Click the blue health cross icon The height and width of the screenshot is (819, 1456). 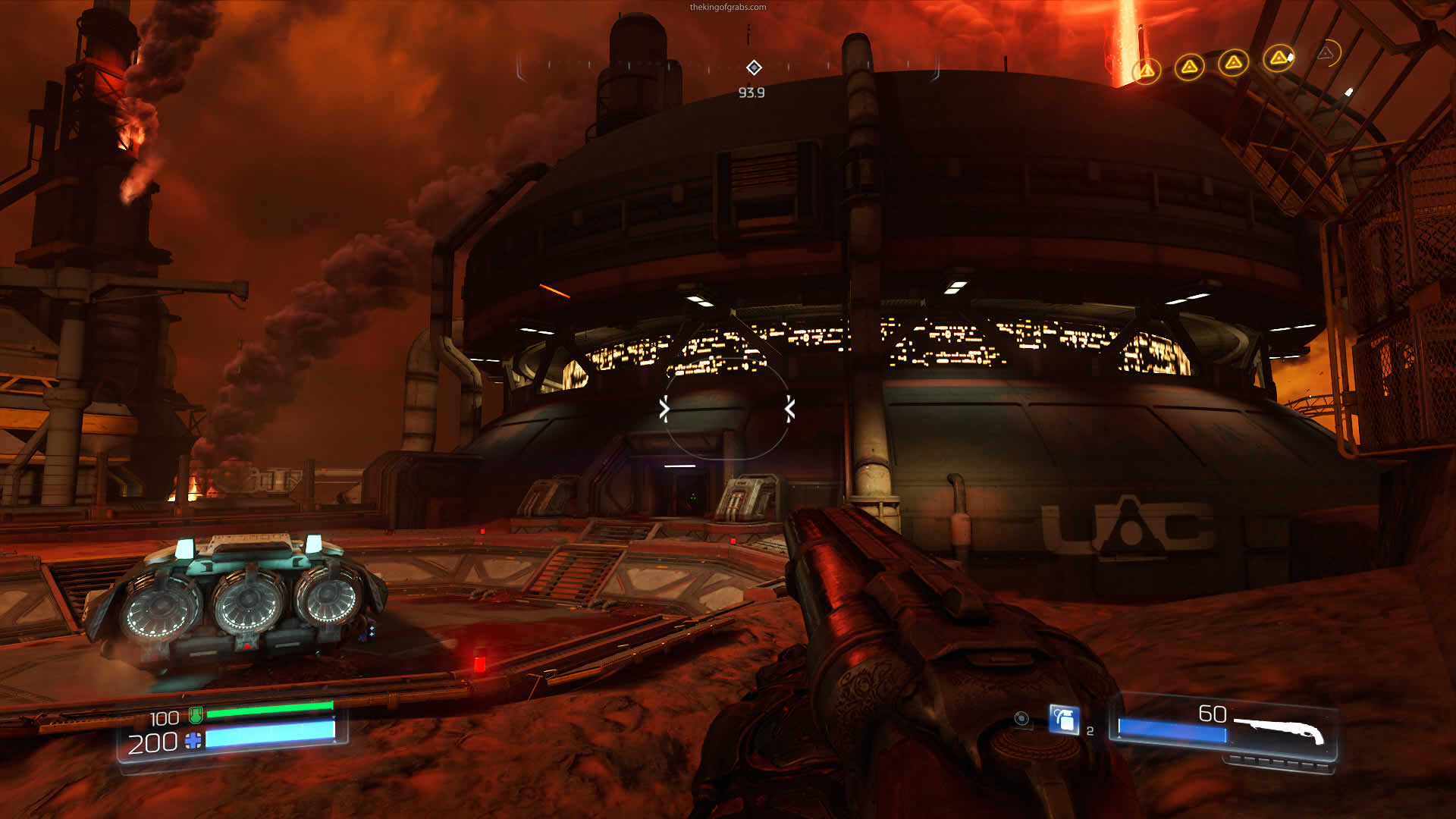[x=193, y=739]
